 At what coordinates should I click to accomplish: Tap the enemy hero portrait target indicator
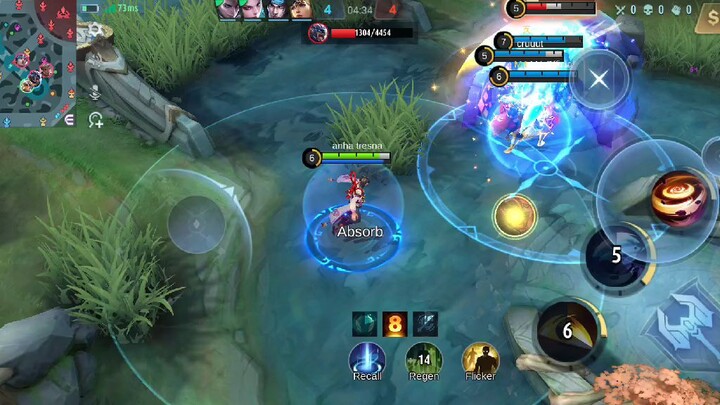coord(318,33)
